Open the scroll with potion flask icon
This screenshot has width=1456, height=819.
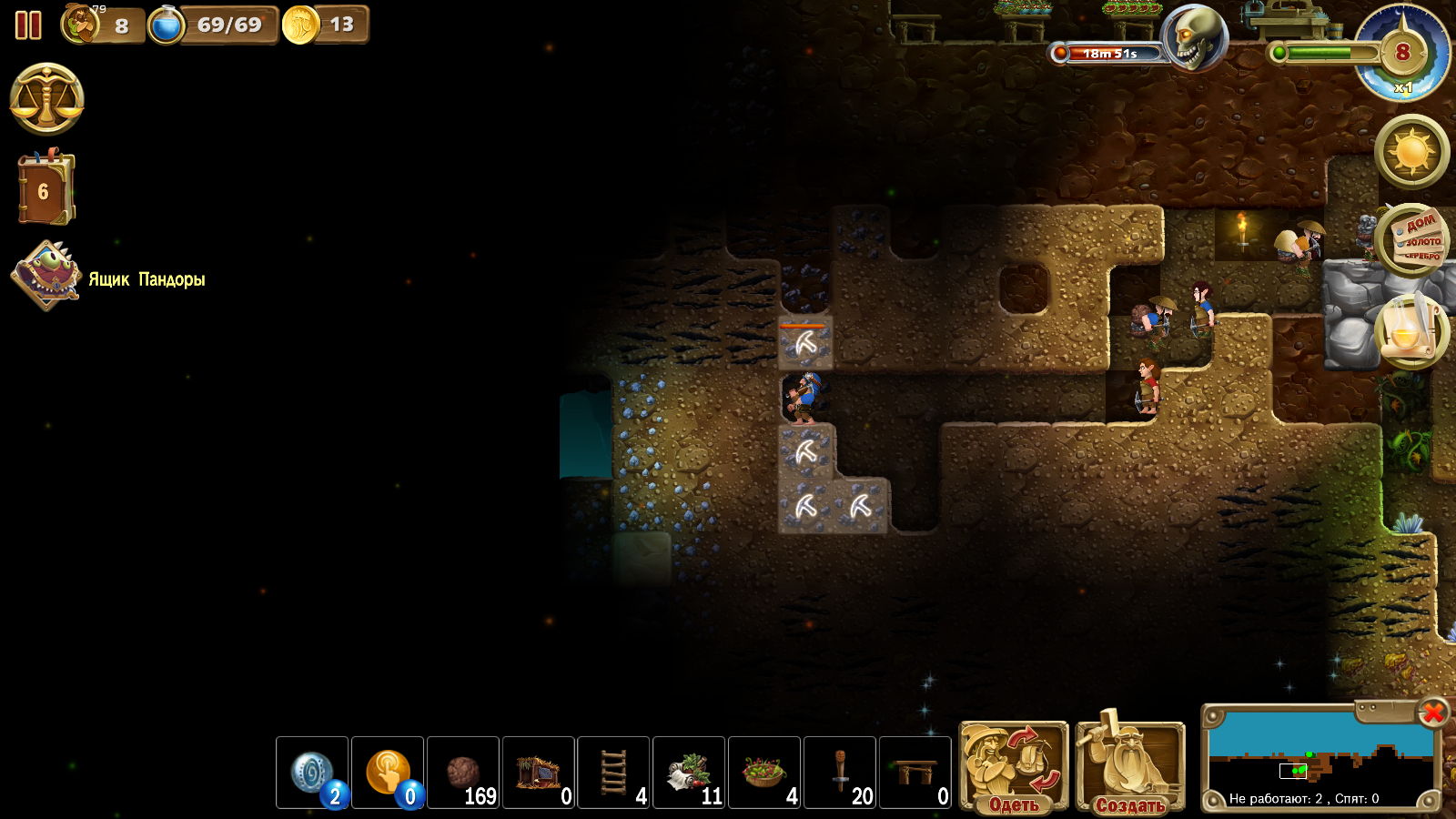coord(1410,331)
